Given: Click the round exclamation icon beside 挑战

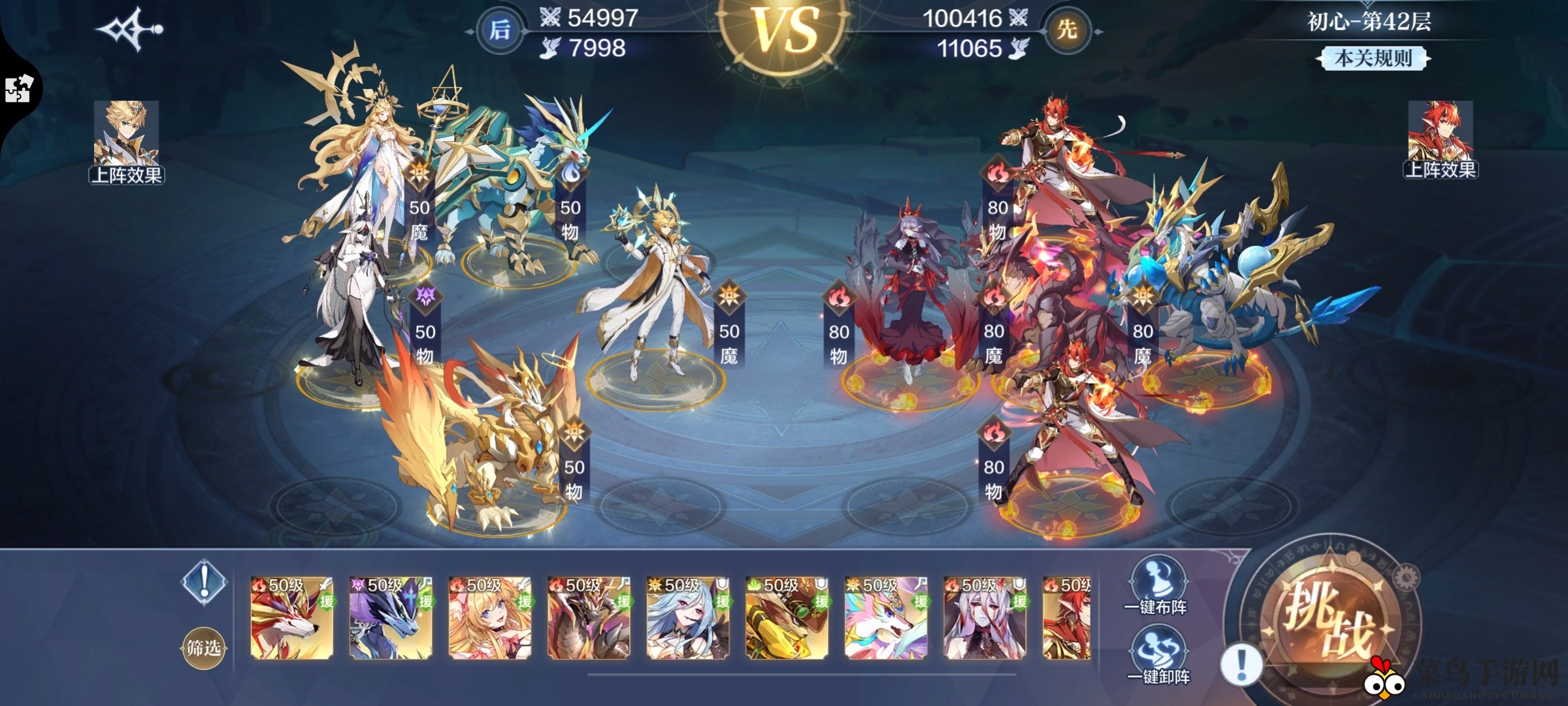Looking at the screenshot, I should click(1241, 665).
